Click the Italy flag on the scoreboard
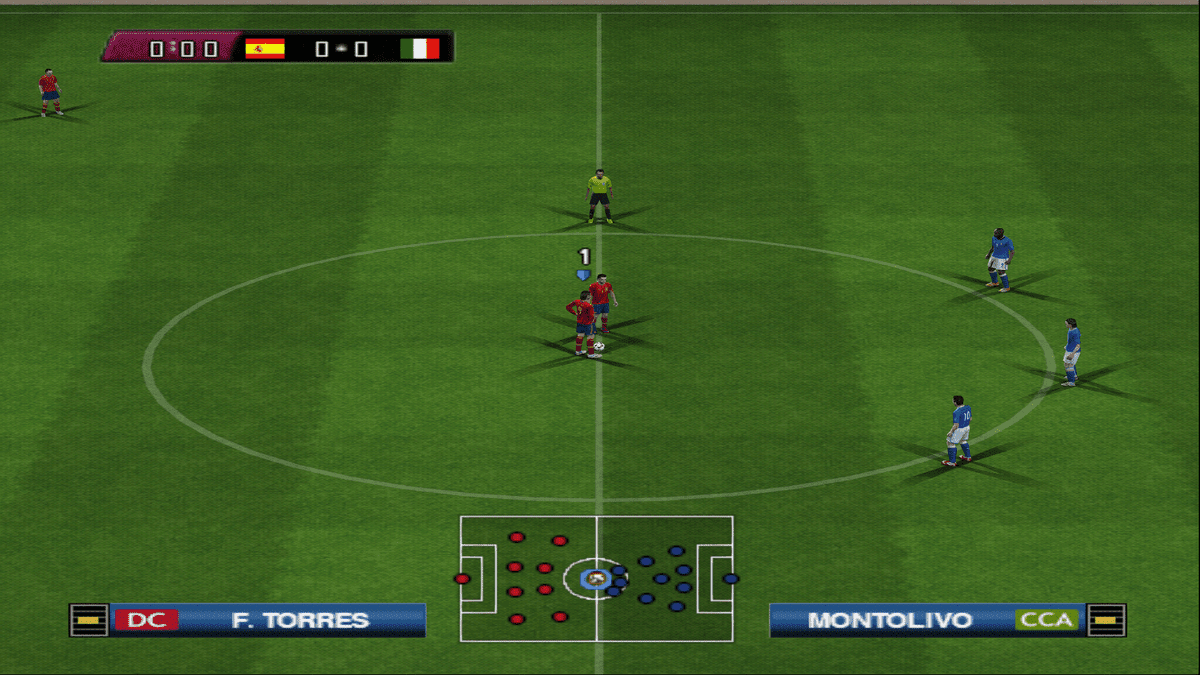 [420, 48]
